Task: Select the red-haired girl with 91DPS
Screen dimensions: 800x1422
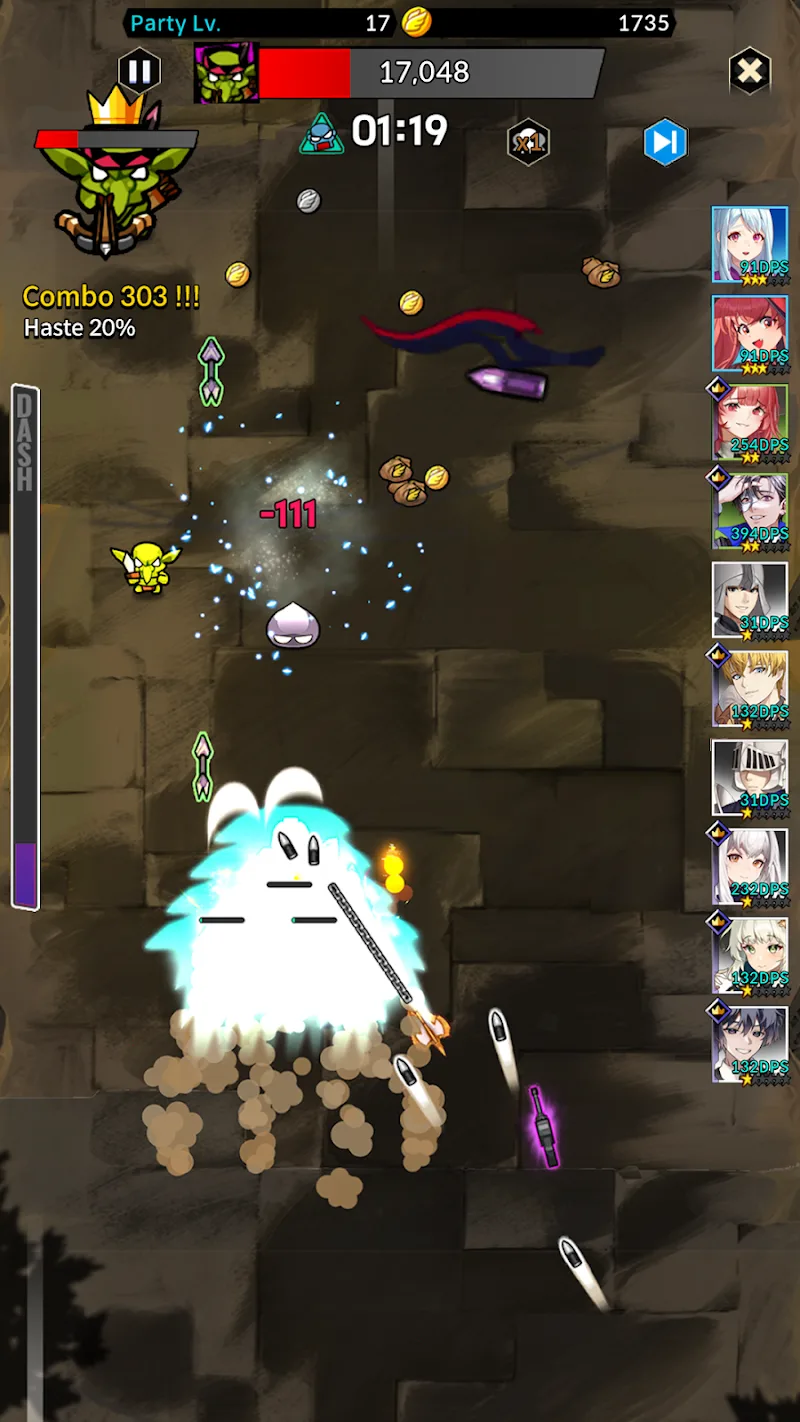Action: [750, 333]
